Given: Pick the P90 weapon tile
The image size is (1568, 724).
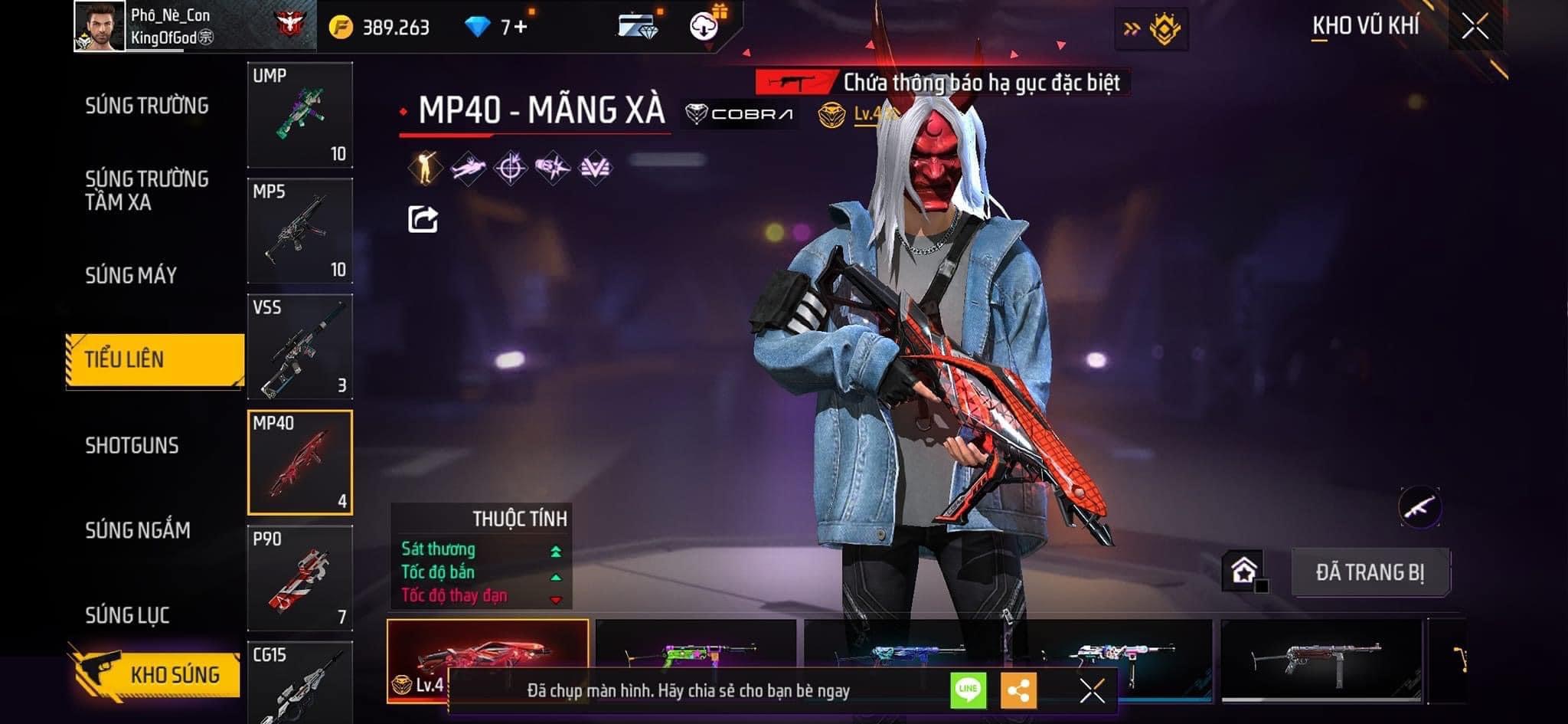Looking at the screenshot, I should [300, 578].
